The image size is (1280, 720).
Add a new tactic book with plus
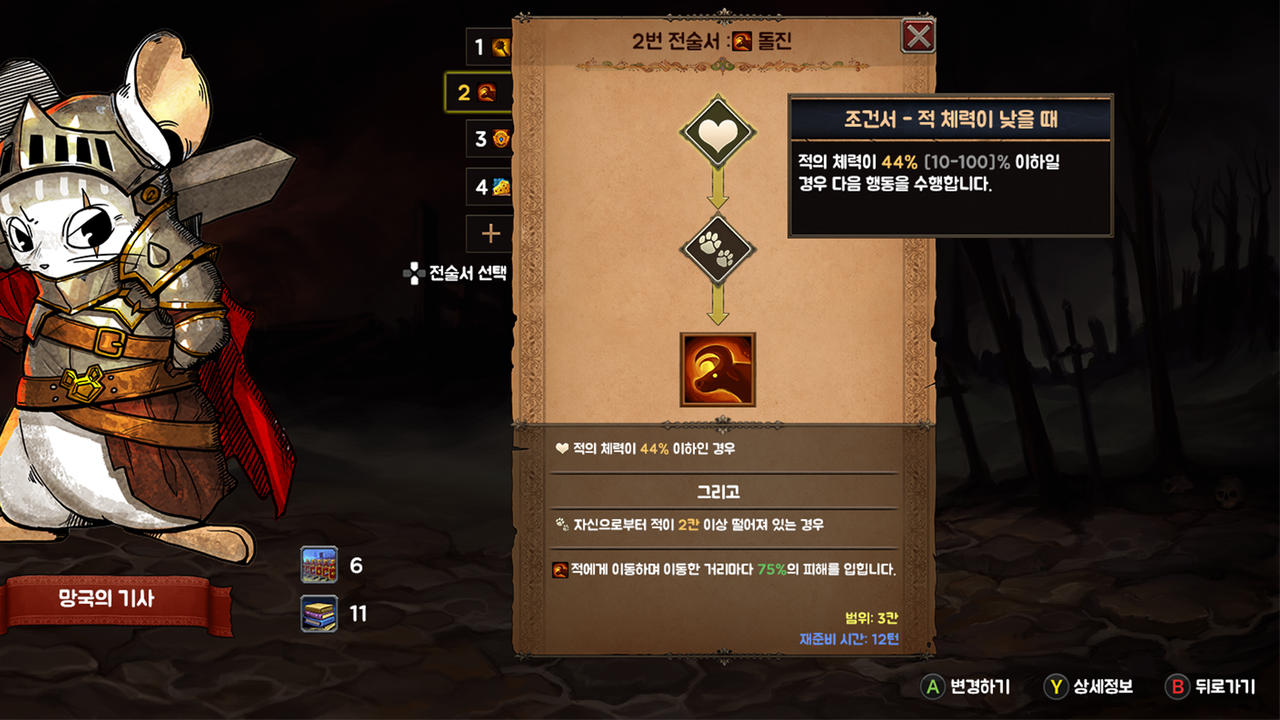click(490, 233)
